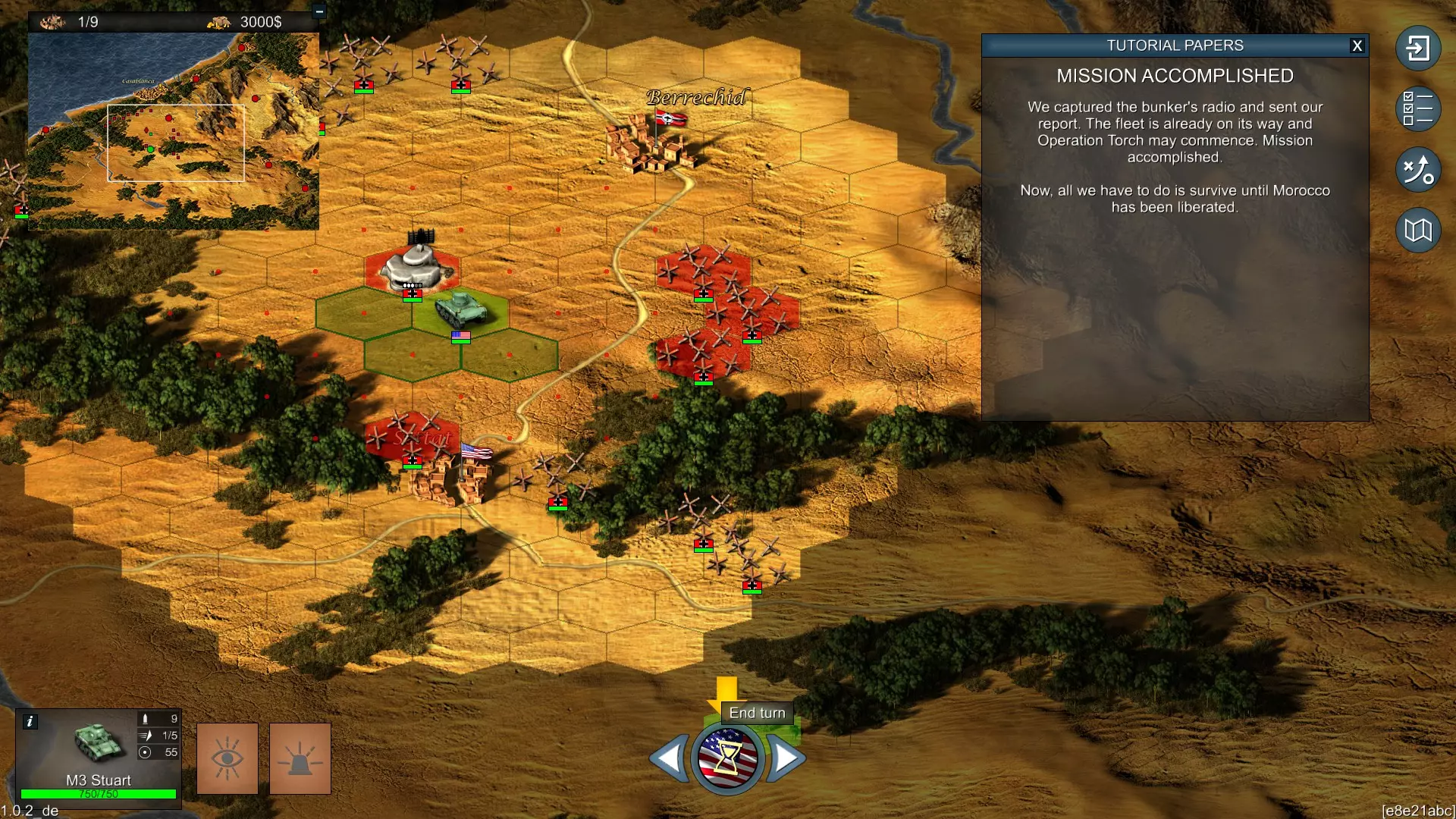Collapse the minimap with minus button
Image resolution: width=1456 pixels, height=819 pixels.
(319, 11)
